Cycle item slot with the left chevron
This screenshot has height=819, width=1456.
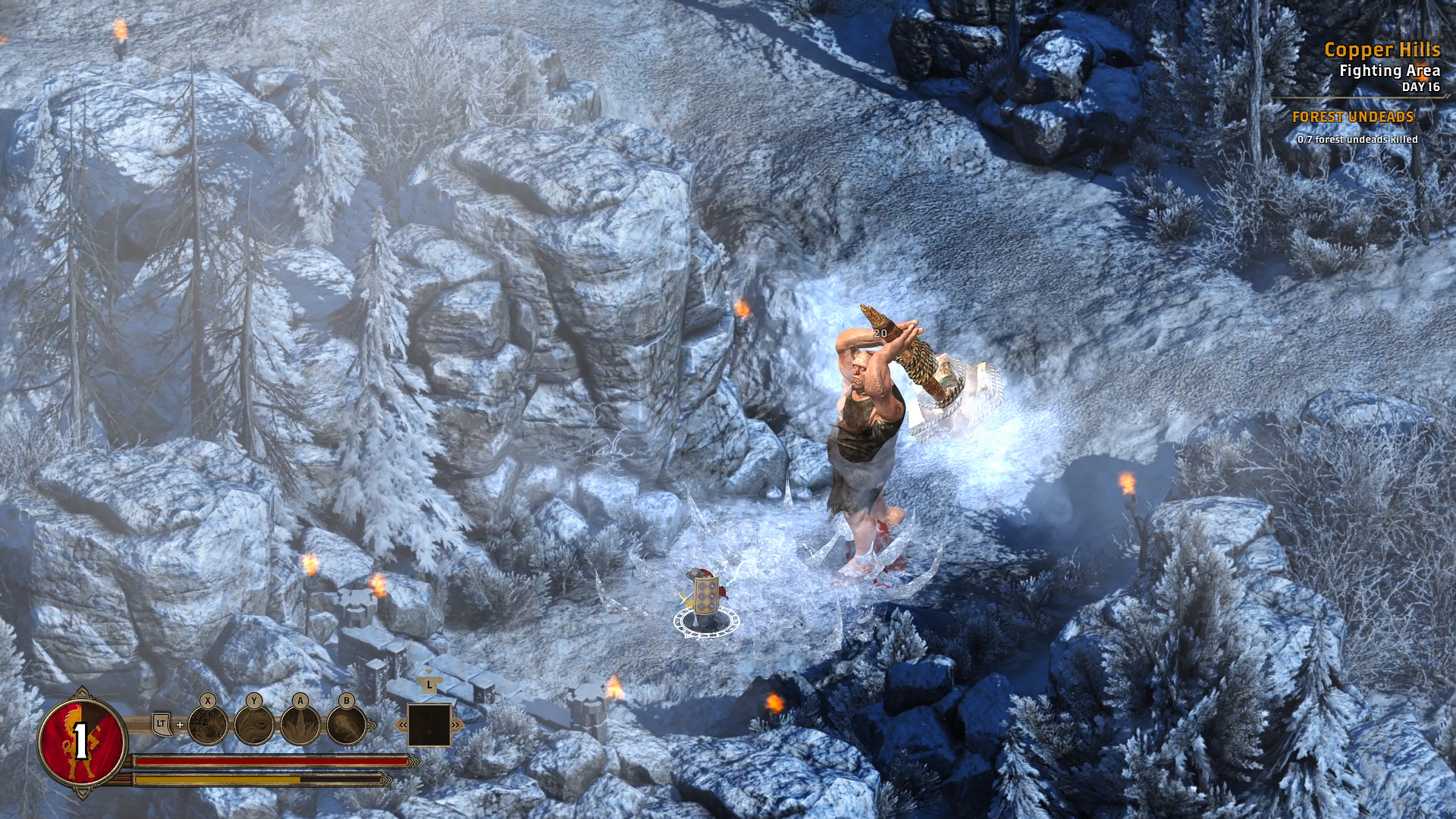[x=403, y=726]
